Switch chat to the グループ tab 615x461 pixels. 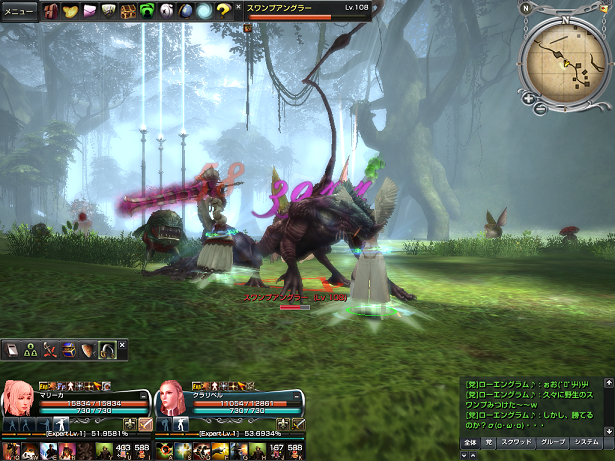click(x=551, y=441)
